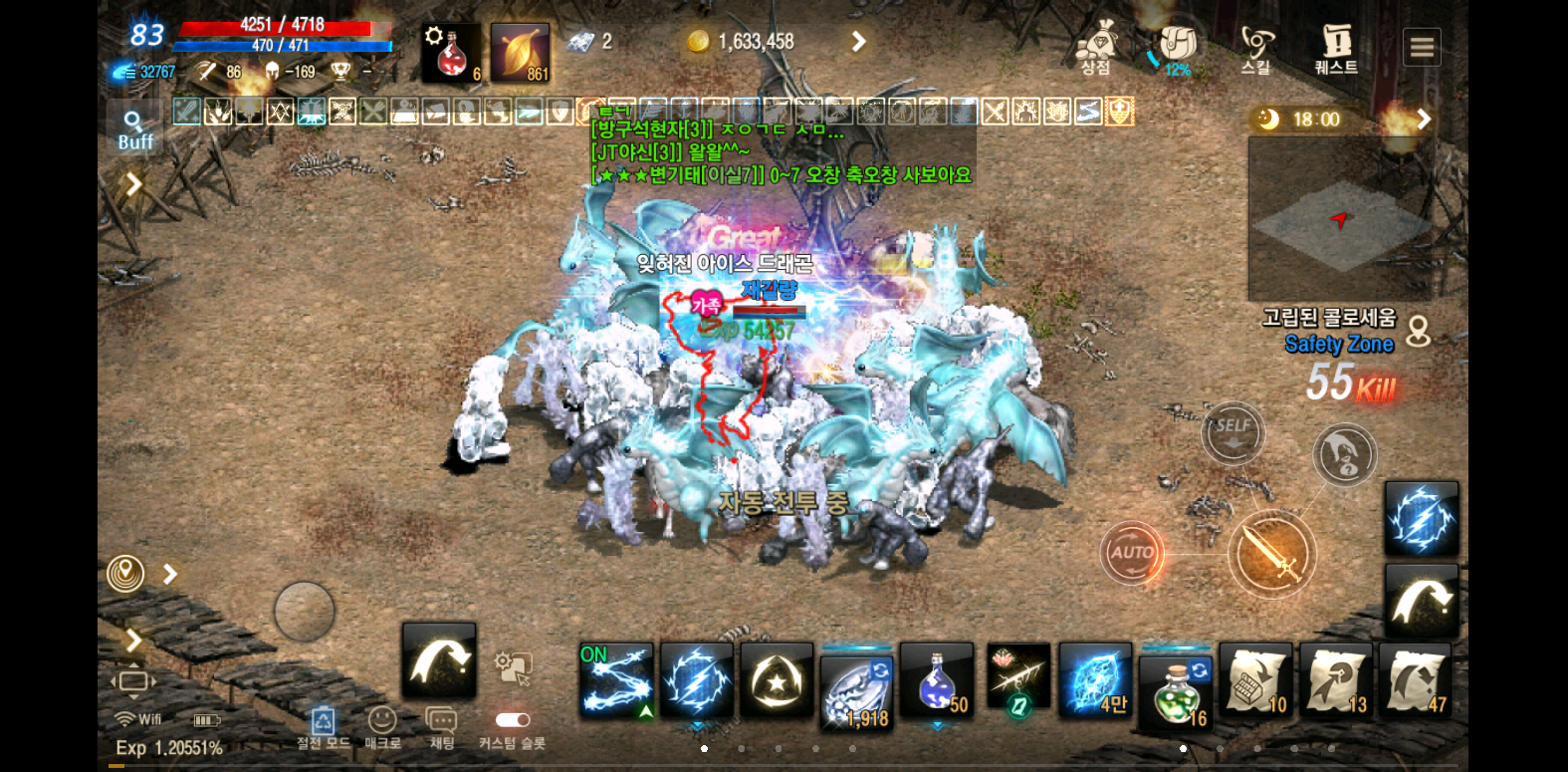Open the 스킬 skills menu
This screenshot has width=1568, height=772.
pos(1256,49)
